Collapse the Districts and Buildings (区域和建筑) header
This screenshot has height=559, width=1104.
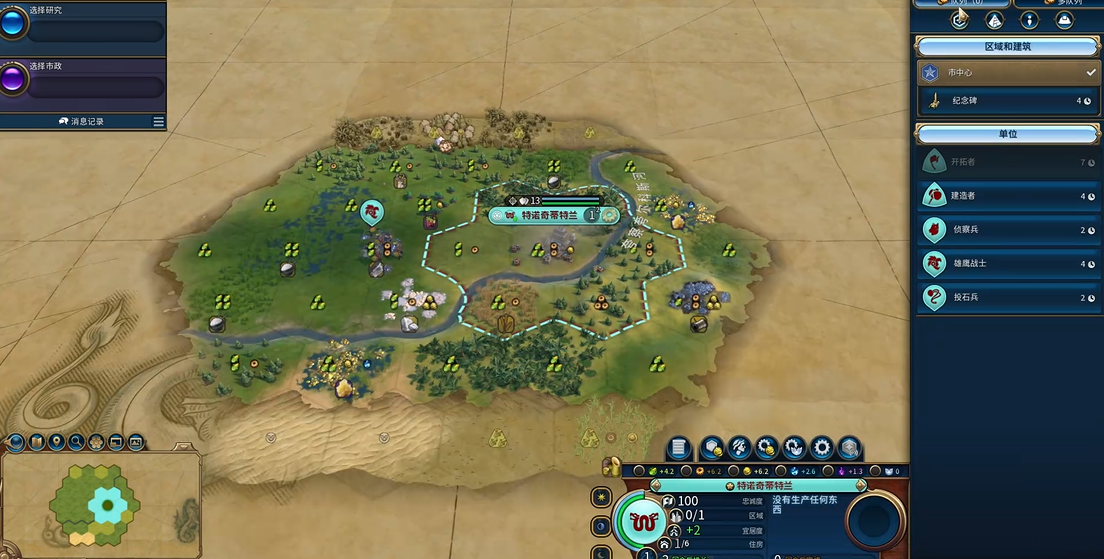(x=1007, y=47)
